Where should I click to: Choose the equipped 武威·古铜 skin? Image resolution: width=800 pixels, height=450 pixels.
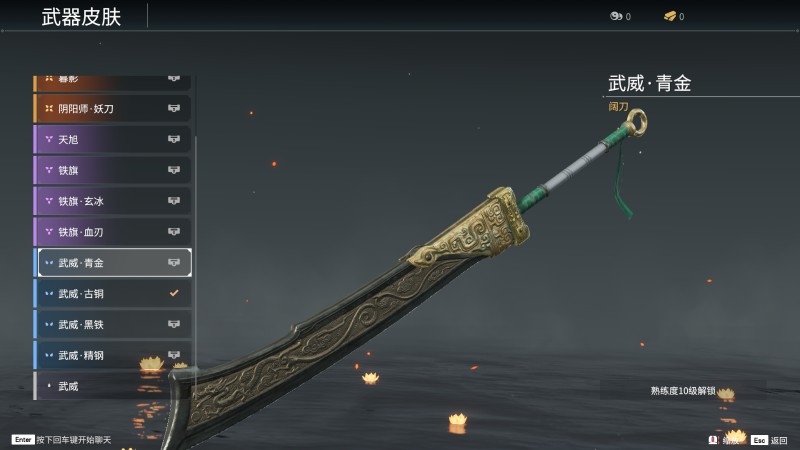[112, 294]
